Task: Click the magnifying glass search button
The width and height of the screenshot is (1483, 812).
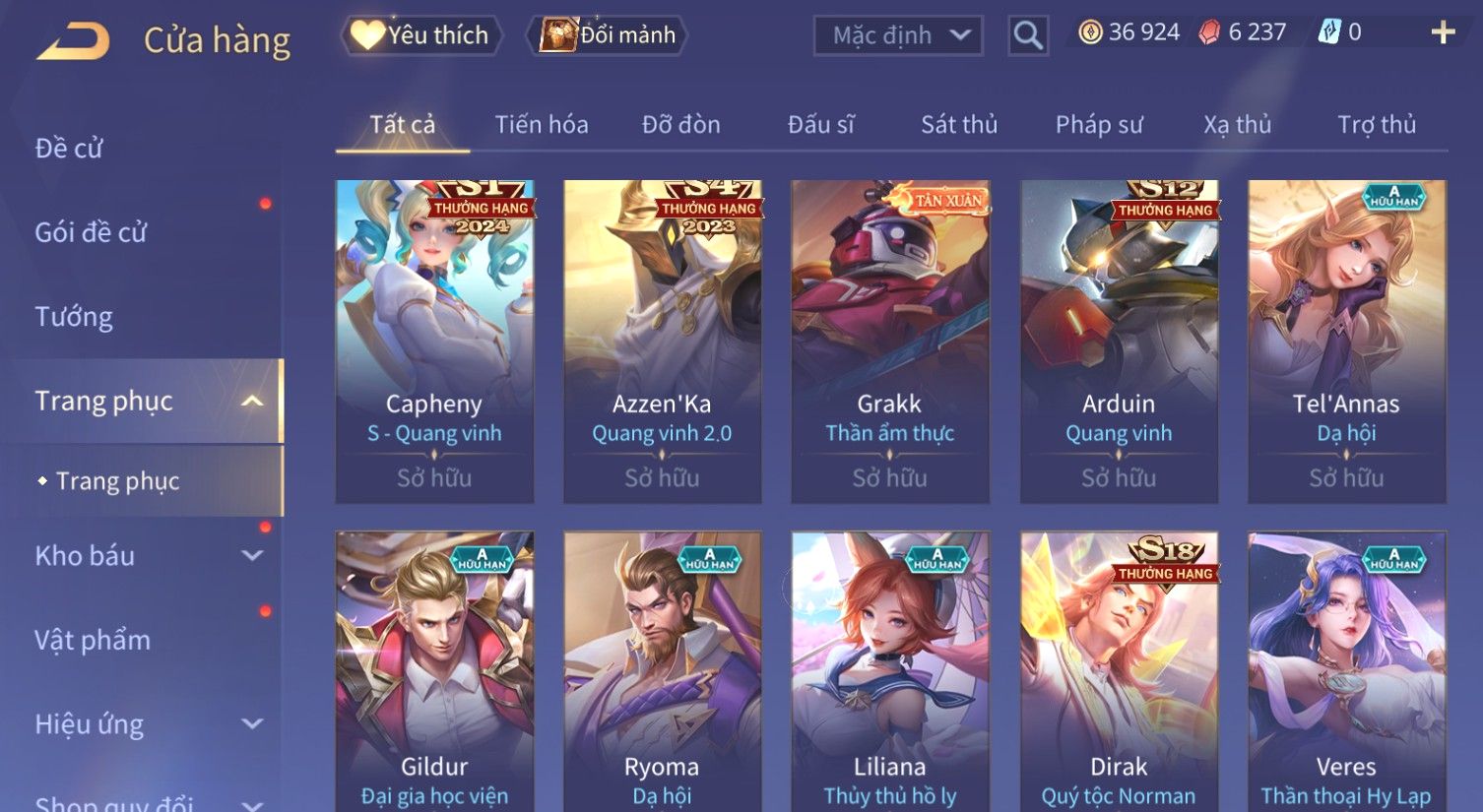Action: (x=1028, y=36)
